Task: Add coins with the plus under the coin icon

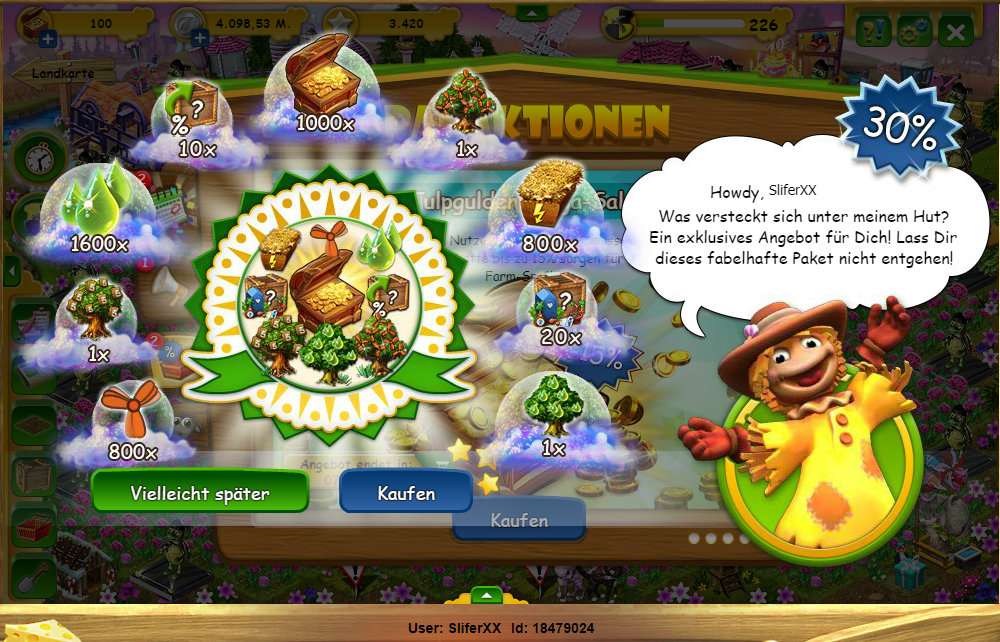Action: (x=200, y=39)
